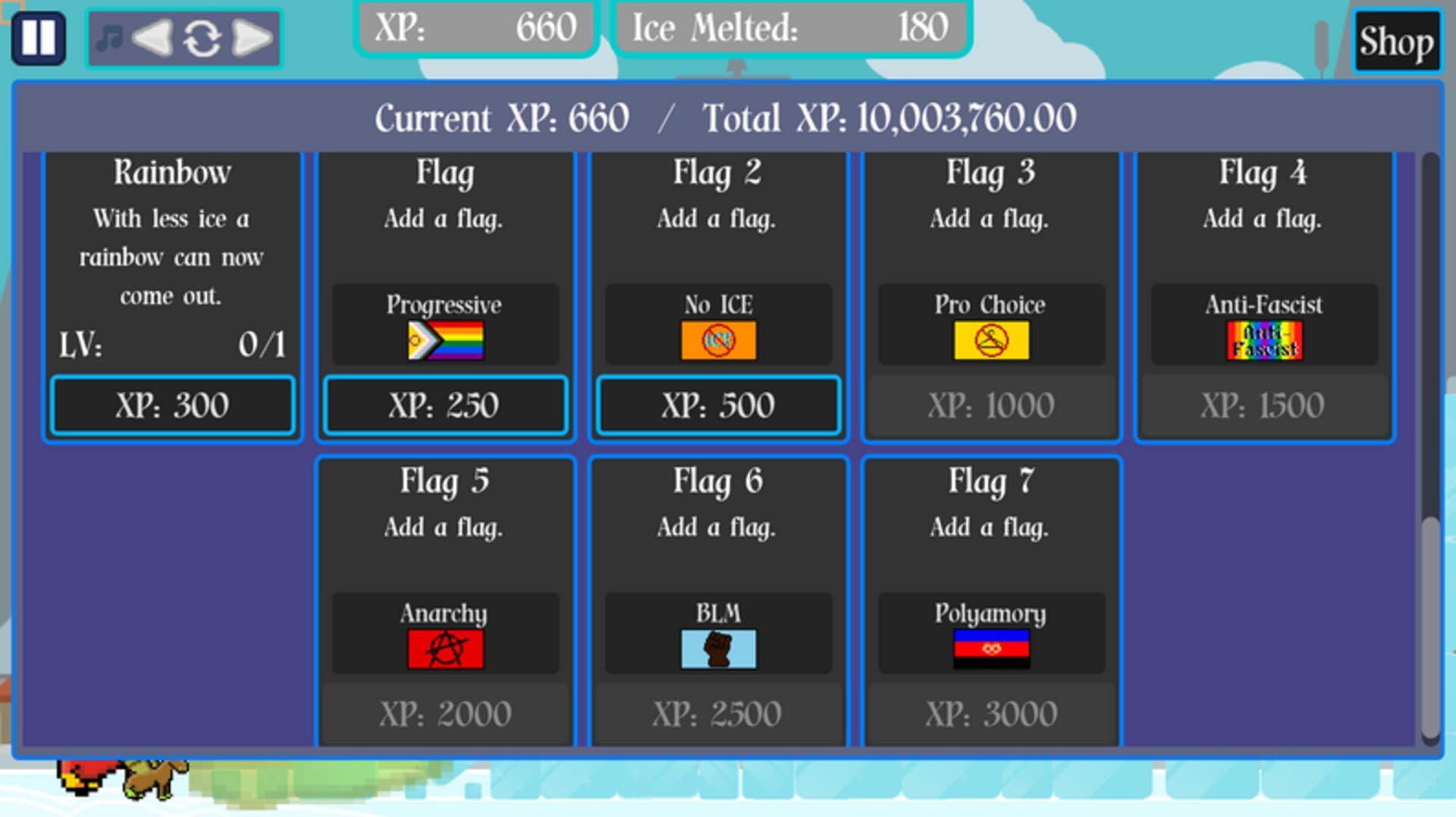Purchase Flag 2 for 500 XP
The height and width of the screenshot is (817, 1456).
[x=717, y=405]
